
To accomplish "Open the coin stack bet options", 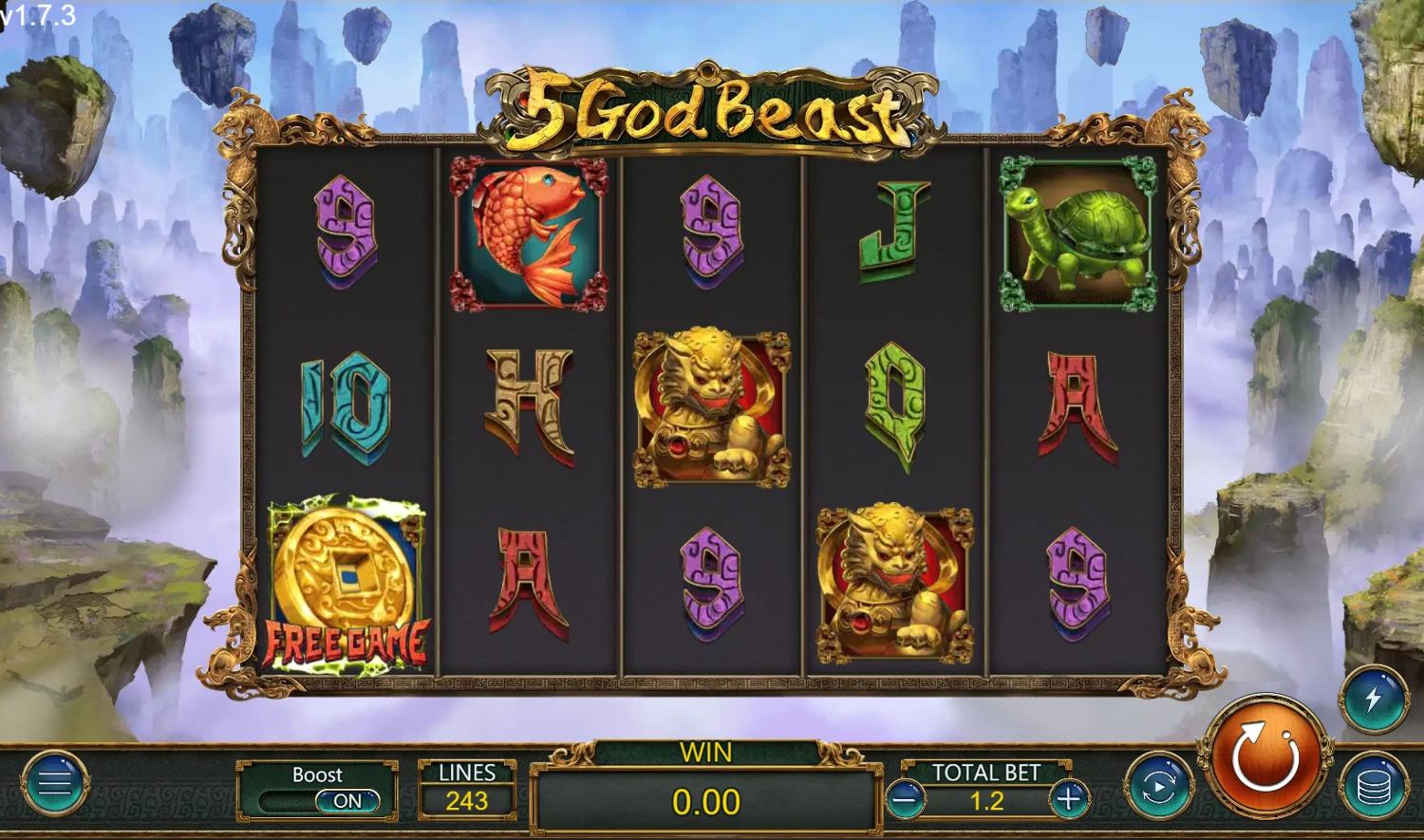I will pos(1373,786).
